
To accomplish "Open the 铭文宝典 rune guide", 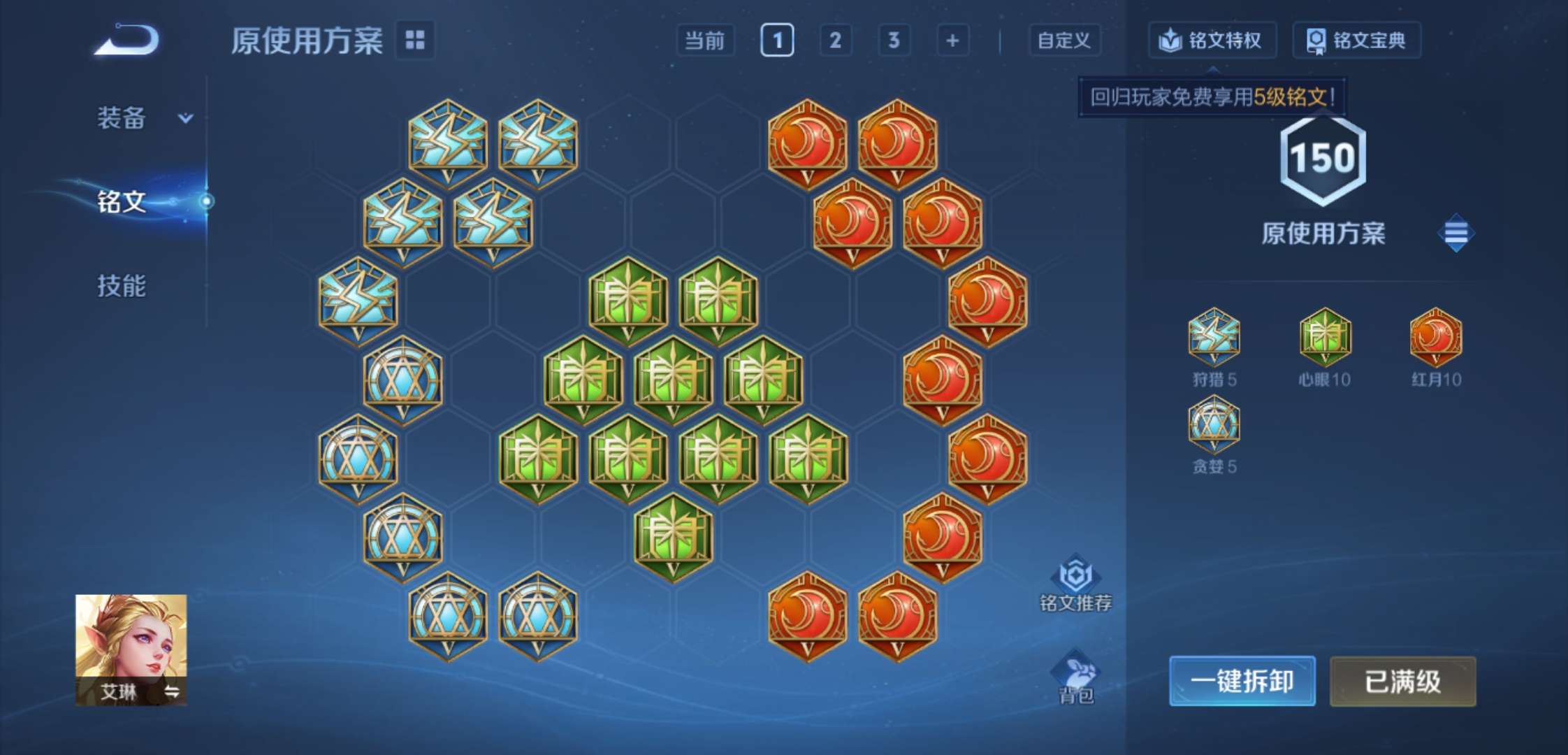I will tap(1356, 41).
